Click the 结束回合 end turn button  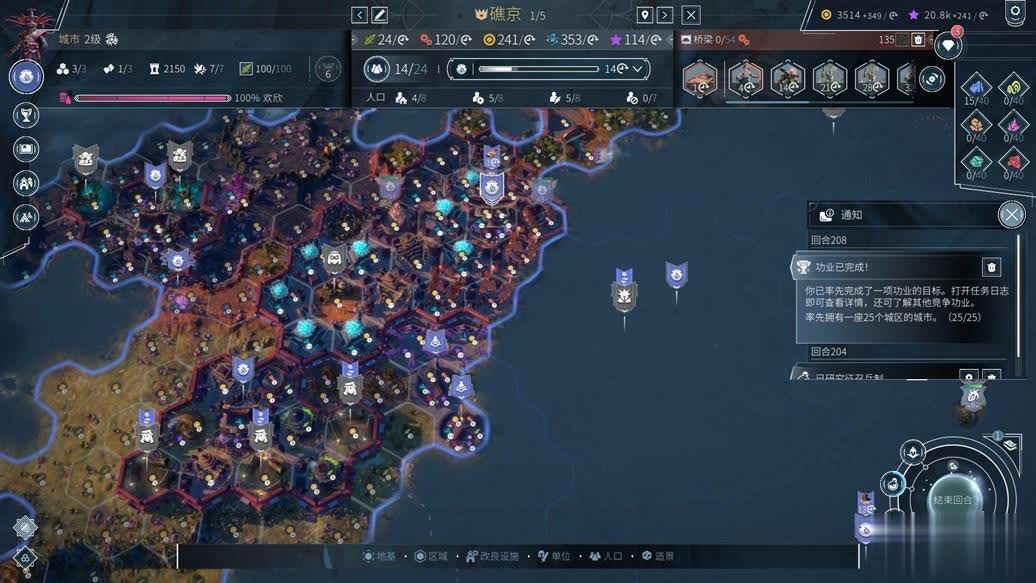click(951, 500)
